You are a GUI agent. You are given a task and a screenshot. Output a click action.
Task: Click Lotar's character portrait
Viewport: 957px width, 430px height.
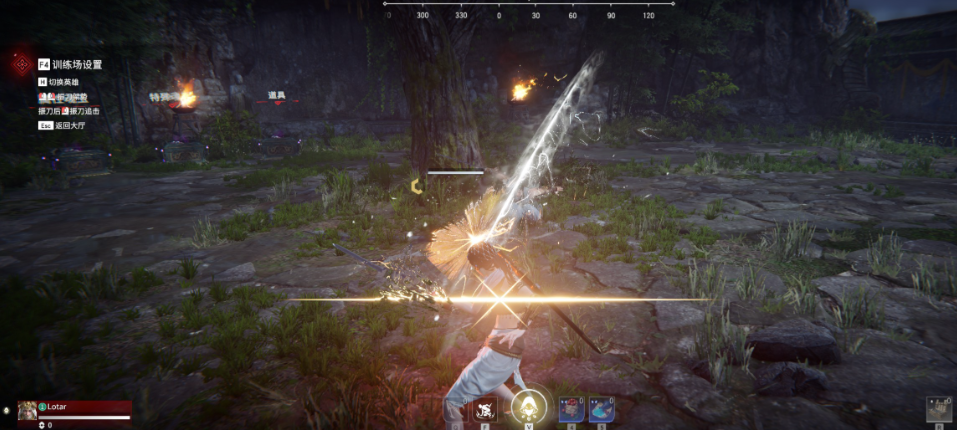(x=27, y=410)
